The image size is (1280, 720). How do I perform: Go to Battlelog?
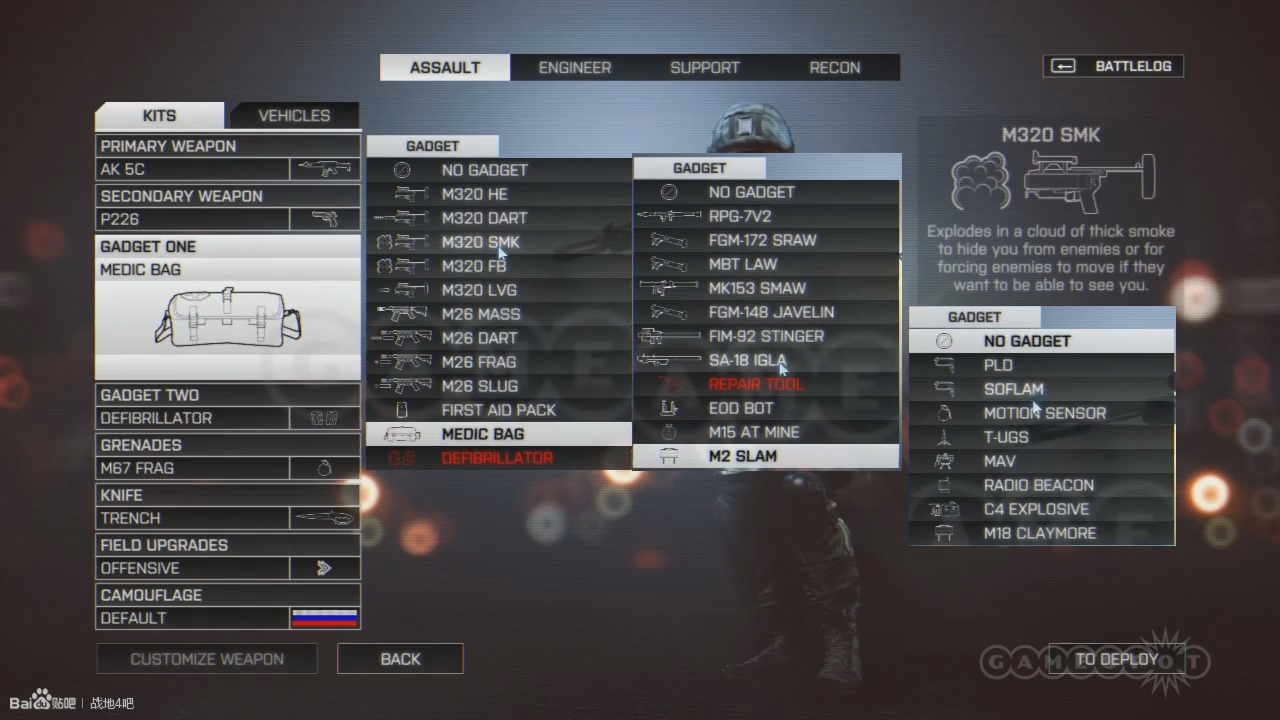click(x=1113, y=66)
